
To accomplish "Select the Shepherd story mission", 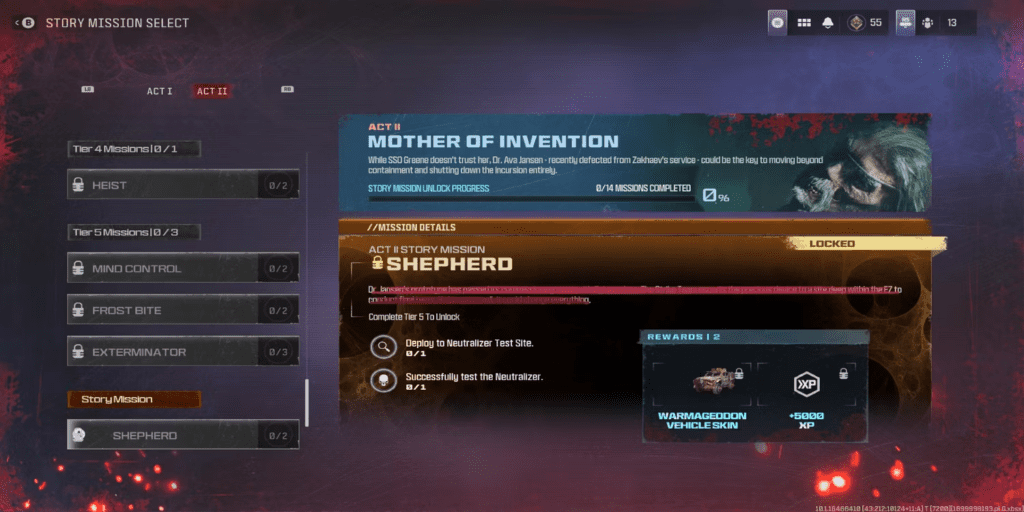I will tap(183, 435).
